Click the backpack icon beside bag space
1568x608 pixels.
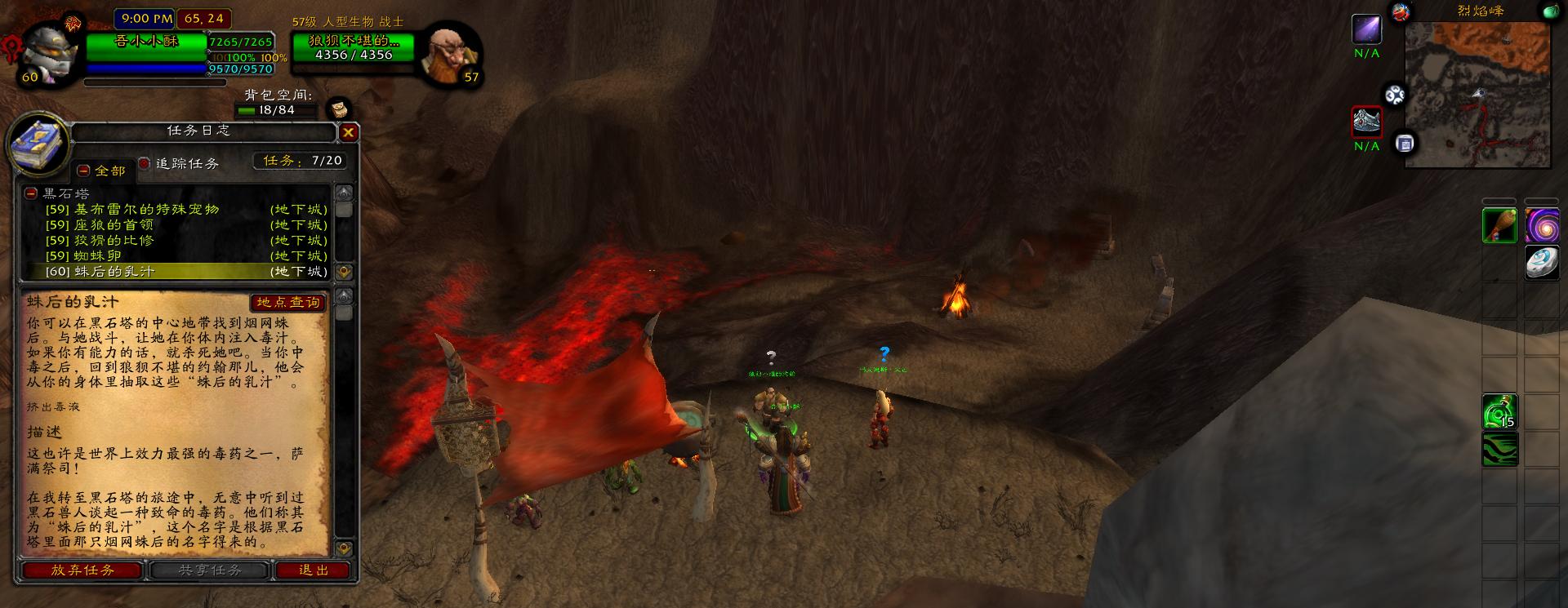[x=339, y=109]
